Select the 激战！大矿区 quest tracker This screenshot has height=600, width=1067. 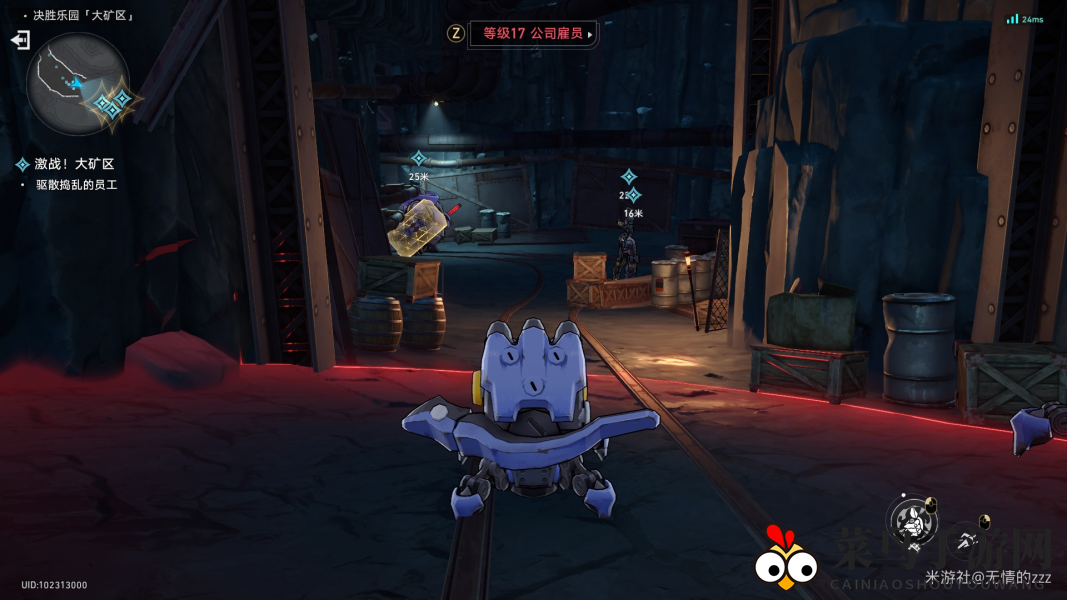point(74,164)
